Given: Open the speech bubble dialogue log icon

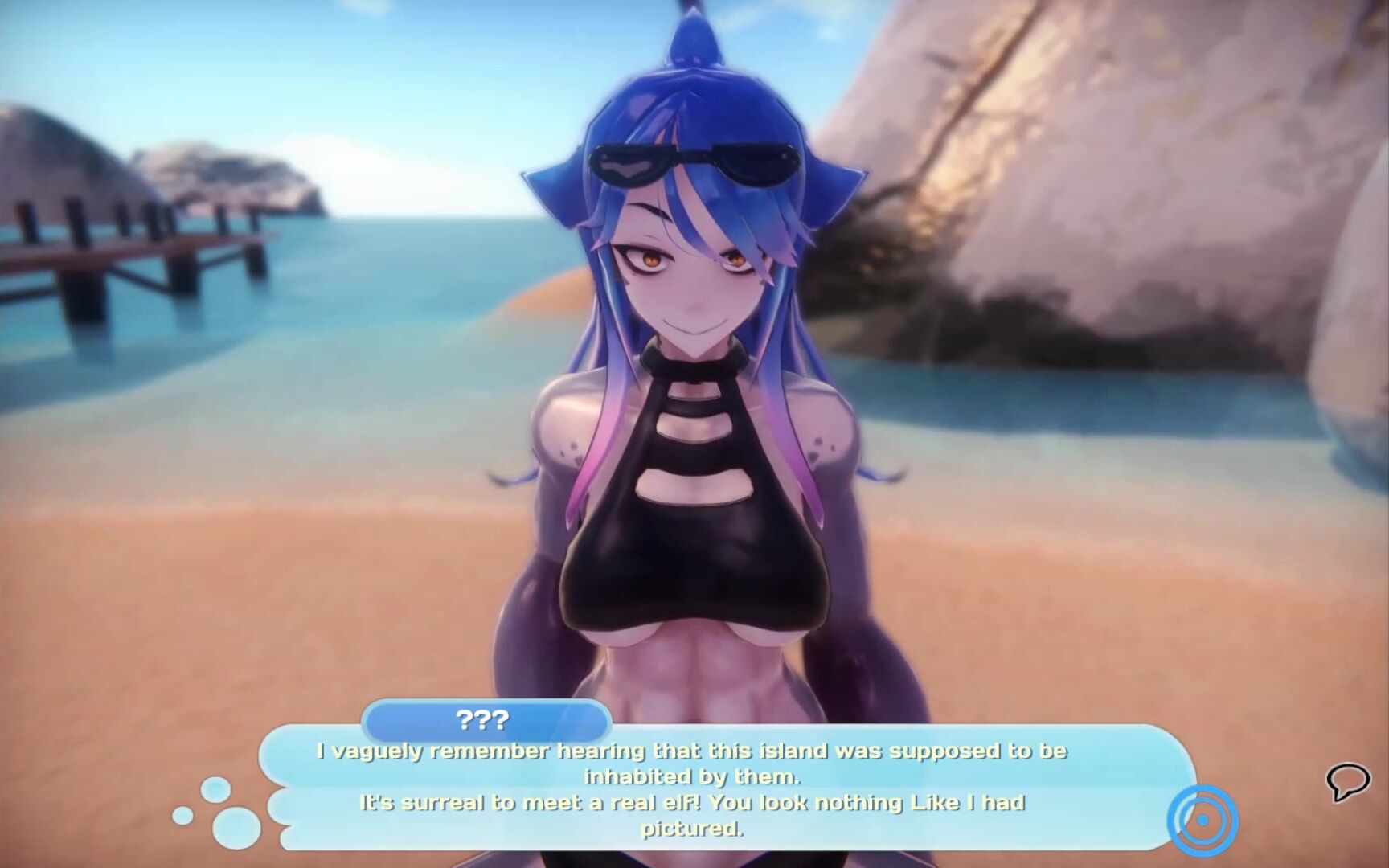Looking at the screenshot, I should click(1347, 780).
